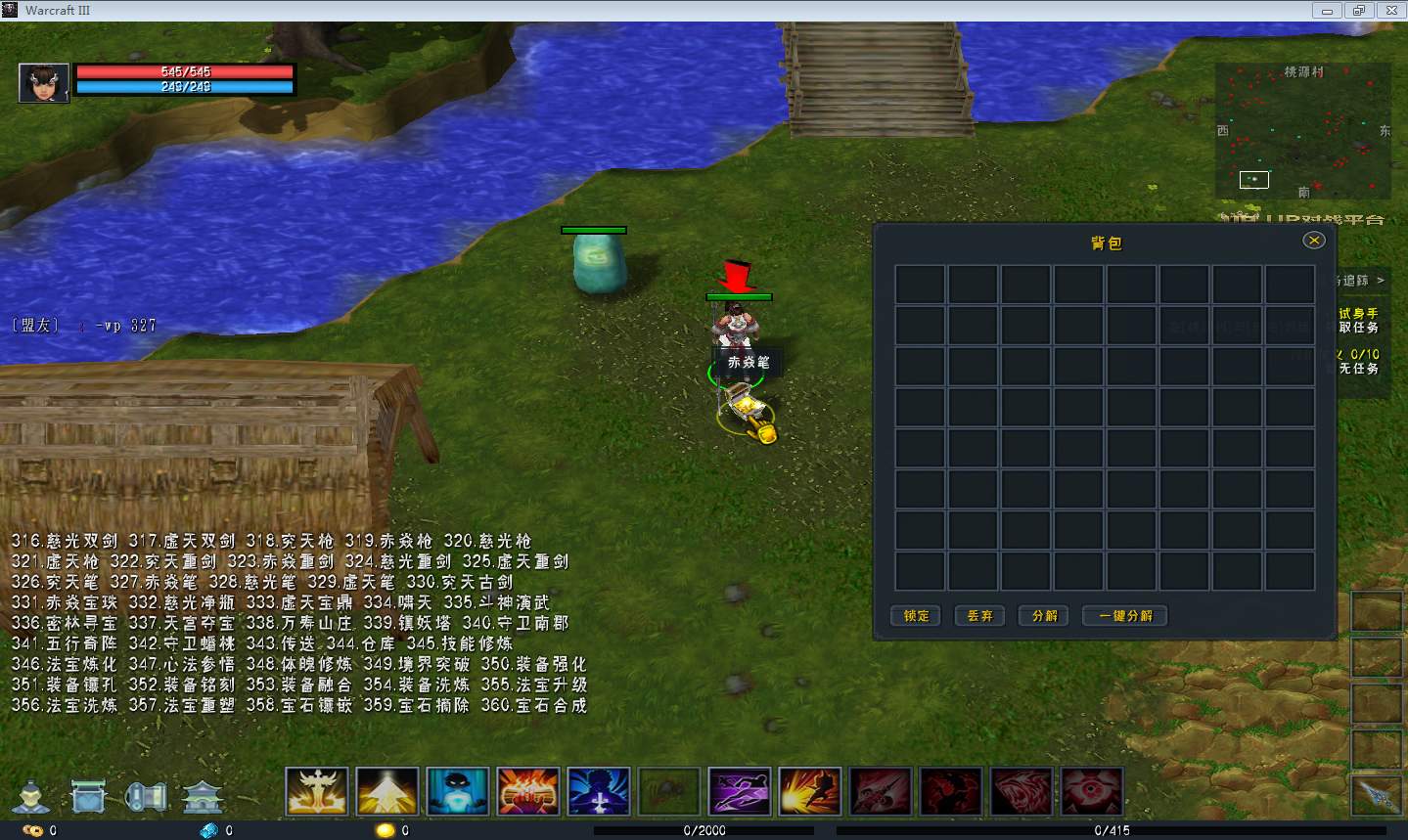Select the 分解 disassemble button

tap(1044, 615)
